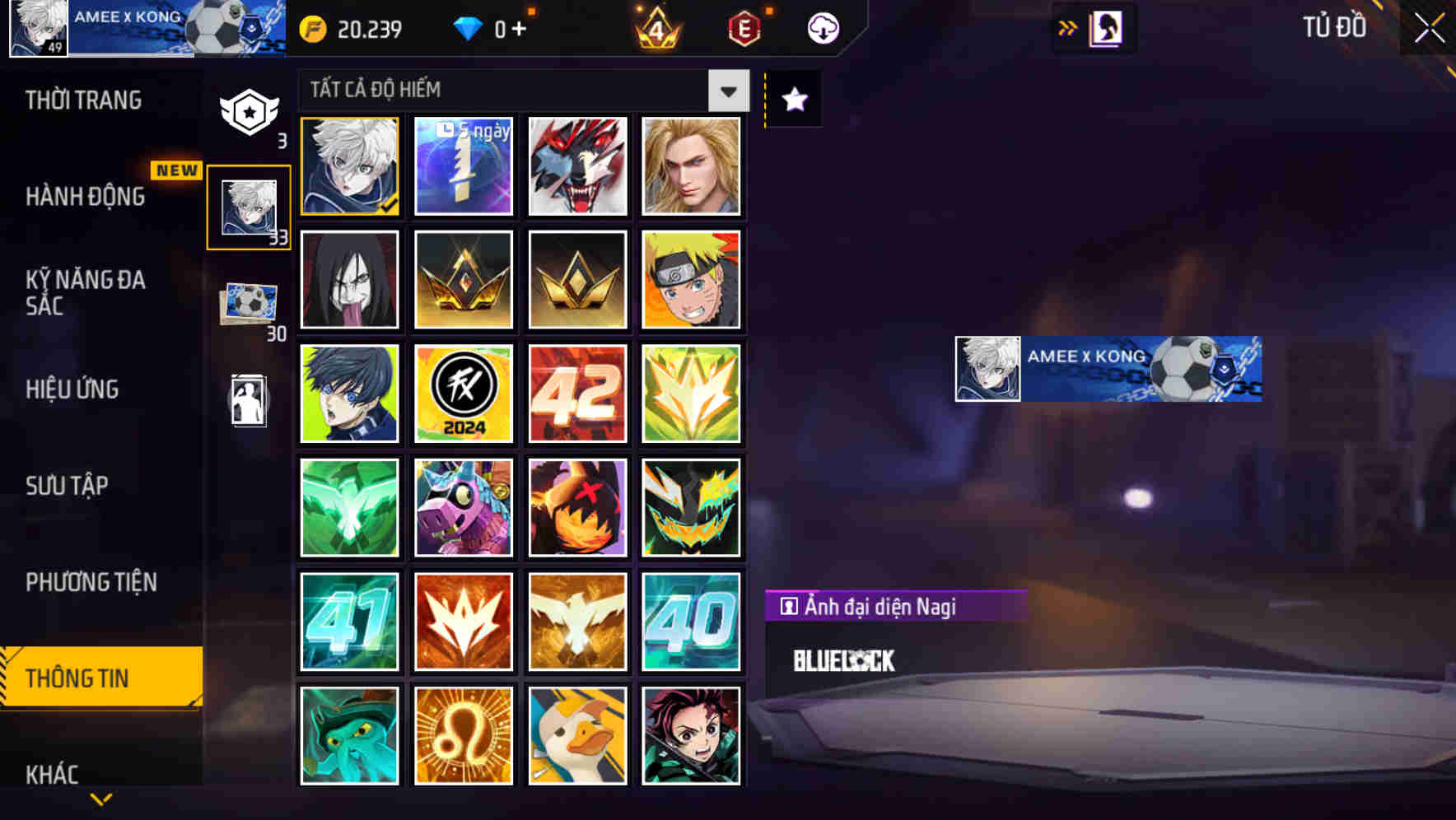Toggle the star favorites filter

(x=793, y=100)
